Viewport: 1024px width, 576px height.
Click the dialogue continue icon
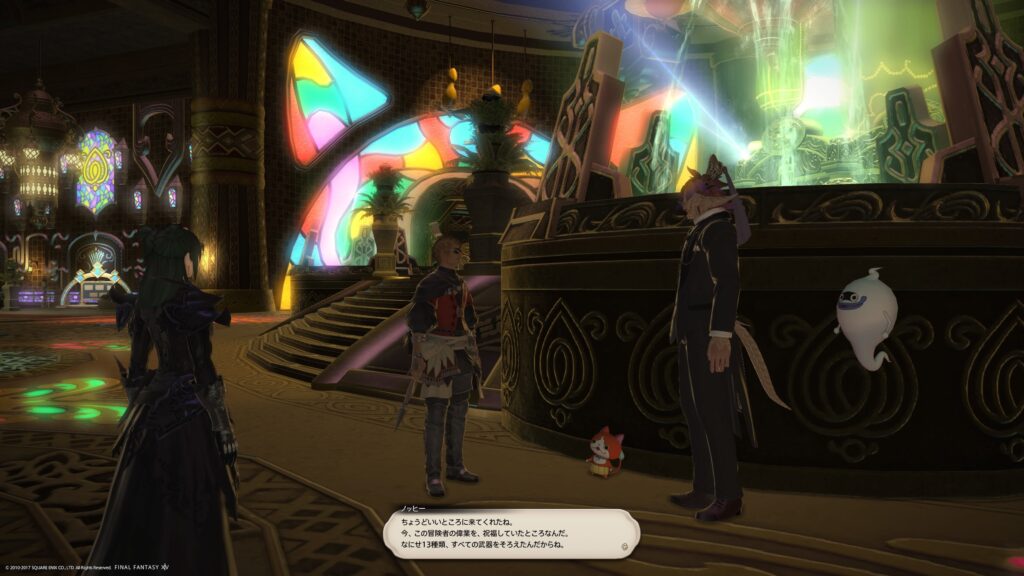click(x=624, y=547)
